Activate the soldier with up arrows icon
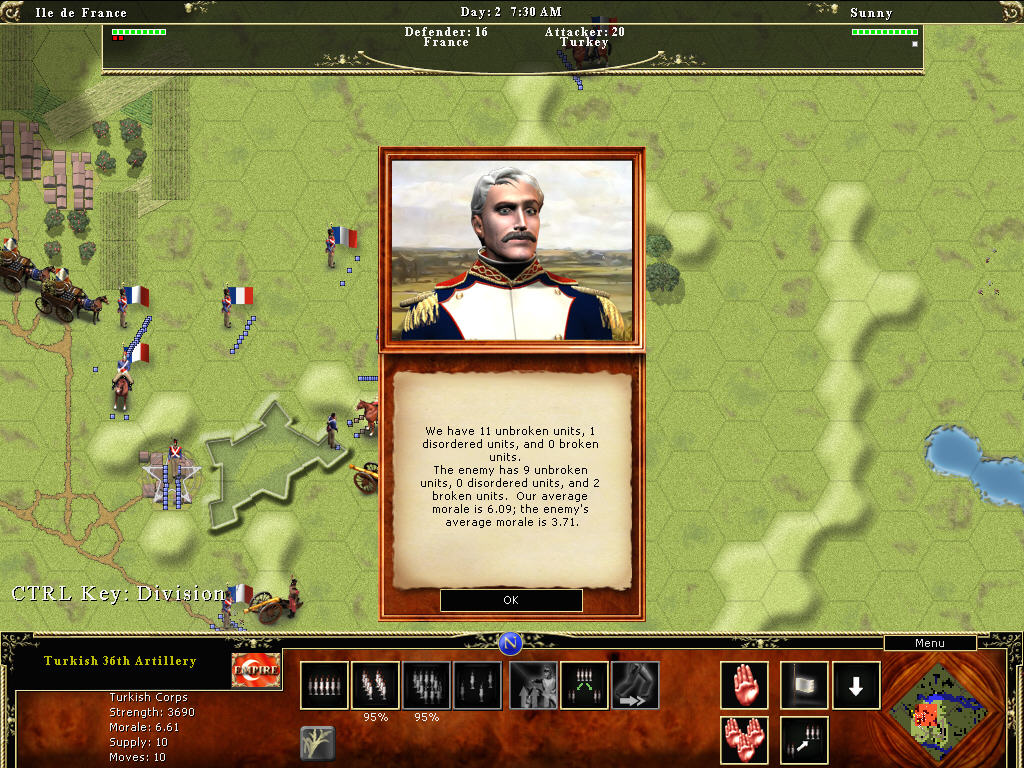Image resolution: width=1024 pixels, height=768 pixels. [534, 685]
